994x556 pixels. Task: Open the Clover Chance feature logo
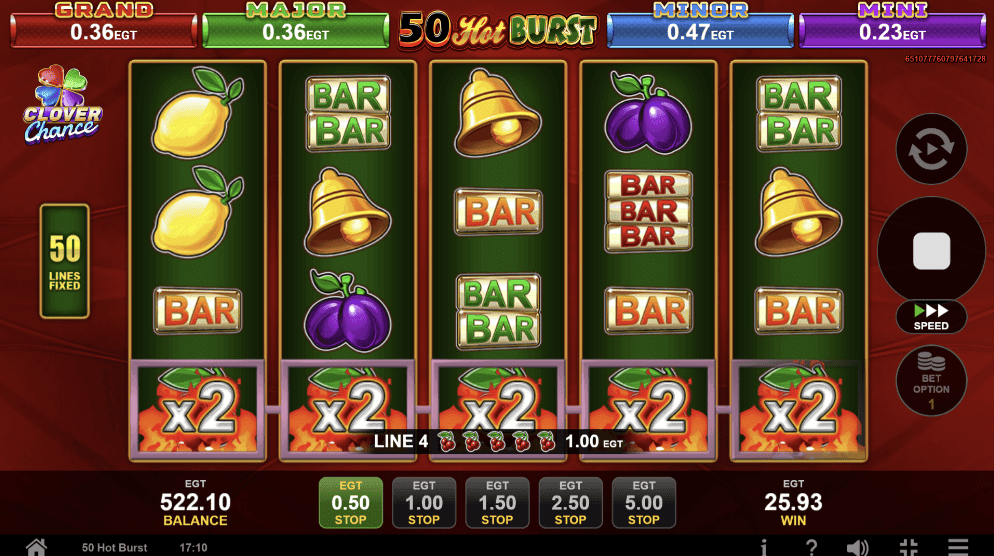62,105
